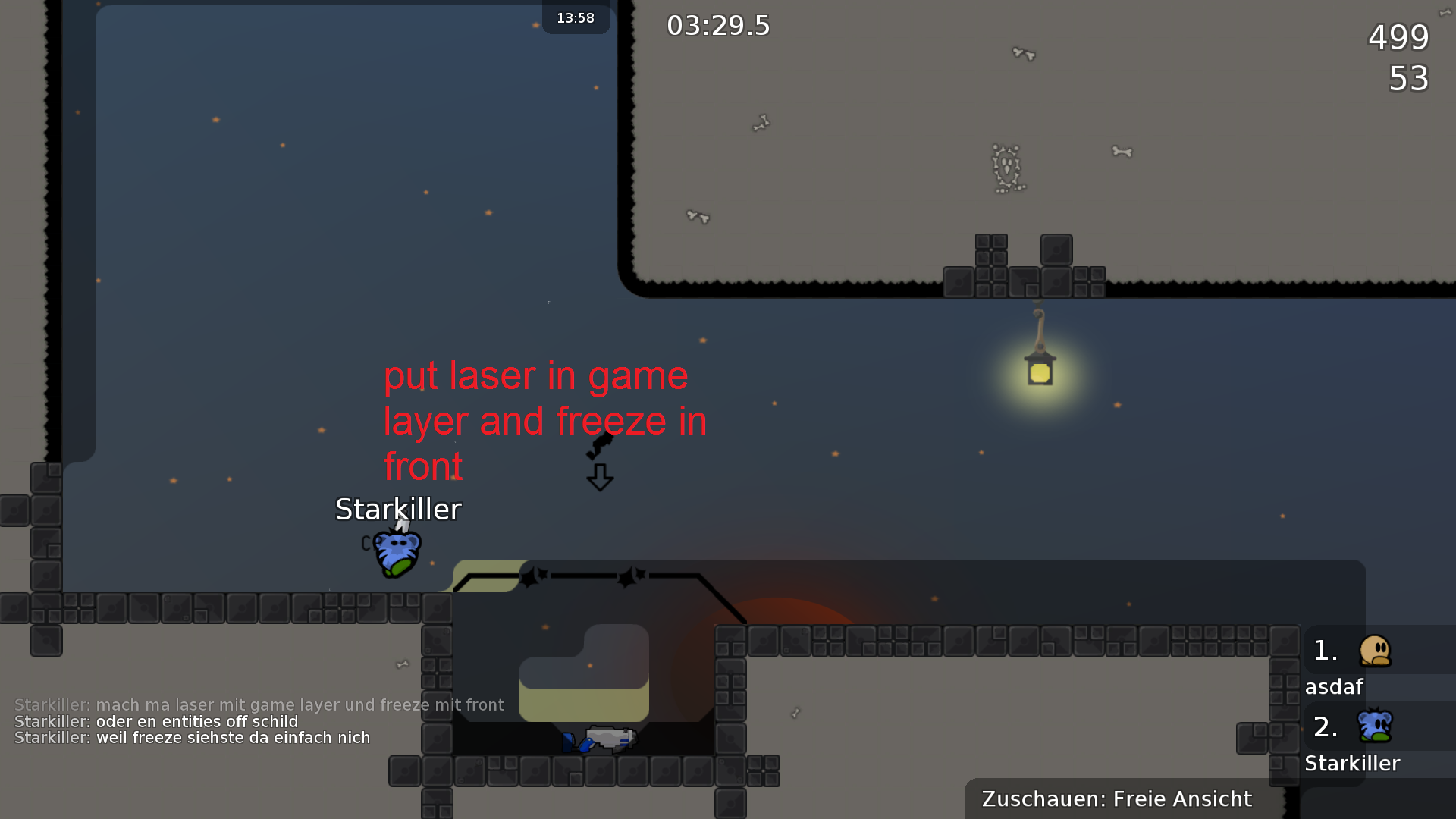Click the Starkiller name tag above the tee
The width and height of the screenshot is (1456, 819).
tap(397, 510)
